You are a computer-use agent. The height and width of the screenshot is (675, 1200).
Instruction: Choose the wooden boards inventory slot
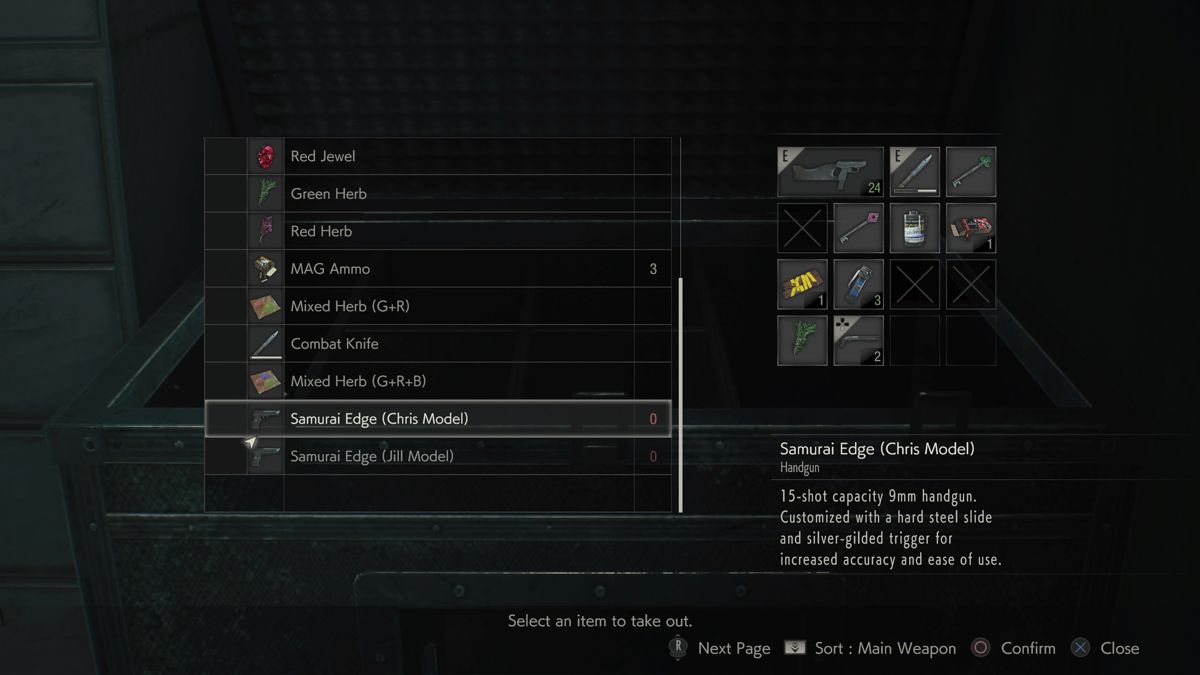[x=803, y=284]
